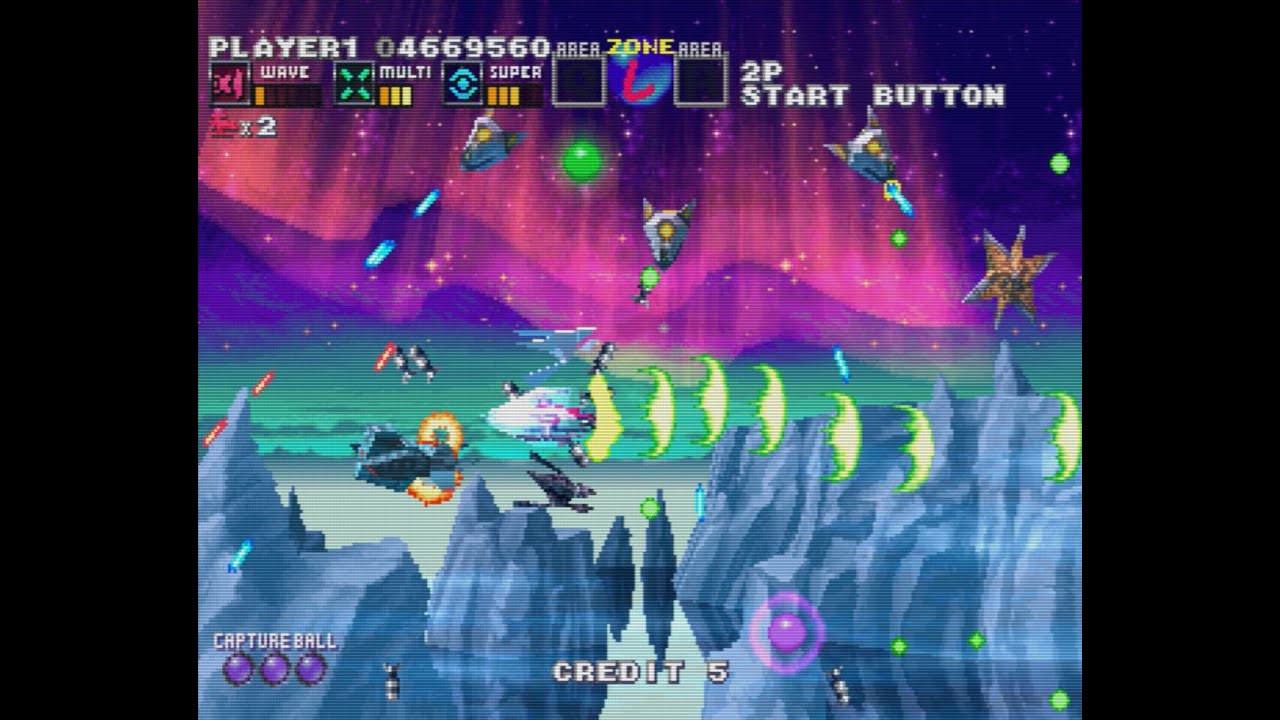Image resolution: width=1280 pixels, height=720 pixels.
Task: Click the green MULTI bomb icon
Action: pyautogui.click(x=354, y=84)
